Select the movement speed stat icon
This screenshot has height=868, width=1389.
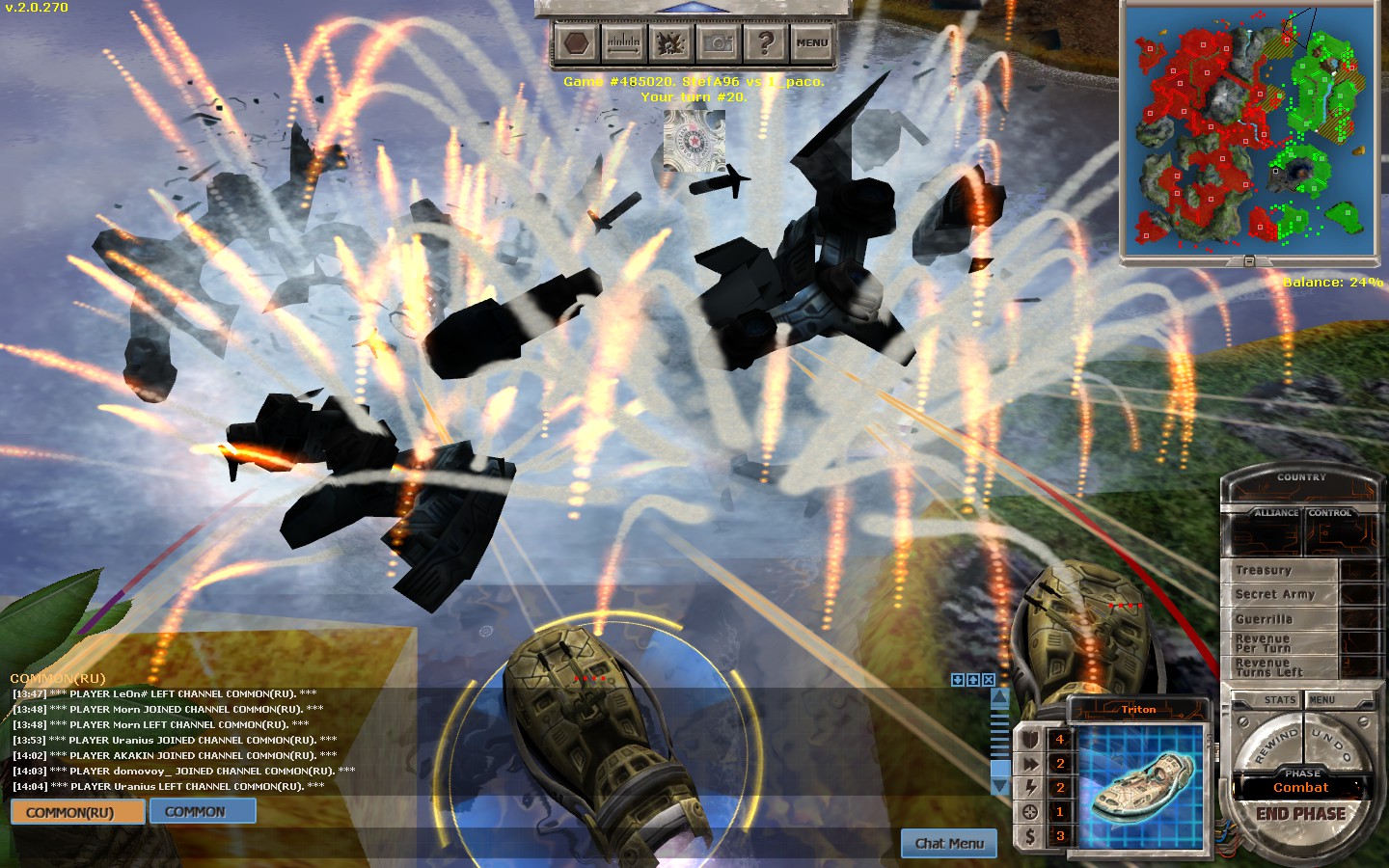click(x=1030, y=763)
